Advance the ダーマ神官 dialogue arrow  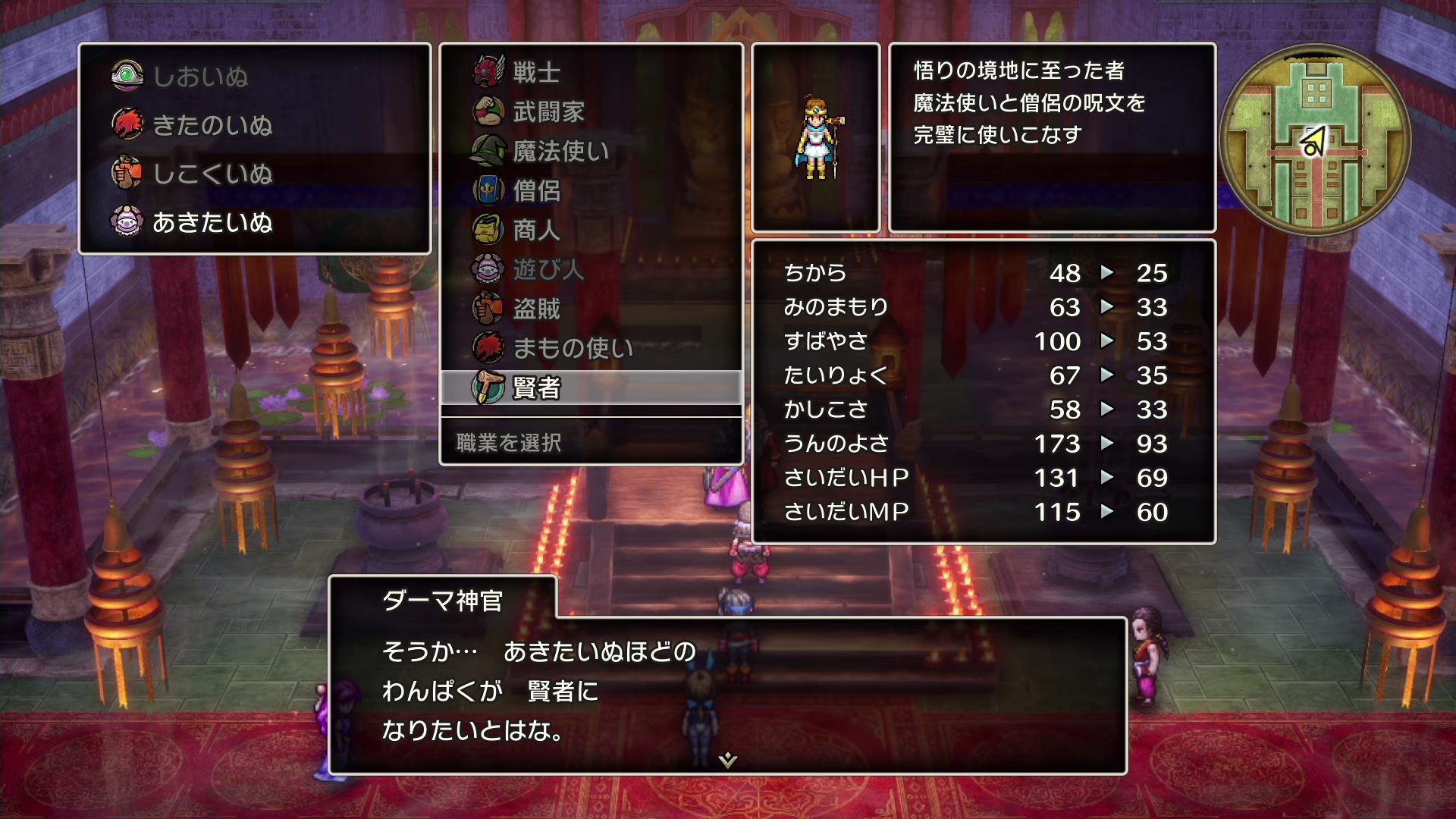[x=728, y=760]
